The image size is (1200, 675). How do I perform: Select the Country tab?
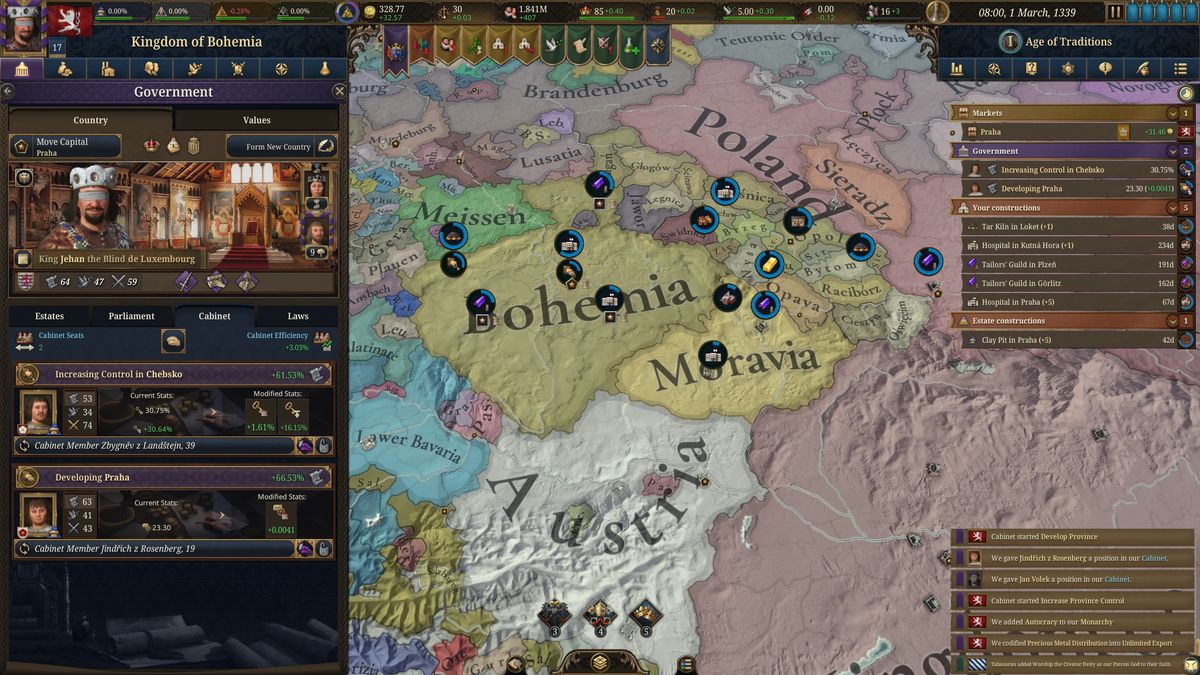pos(90,120)
